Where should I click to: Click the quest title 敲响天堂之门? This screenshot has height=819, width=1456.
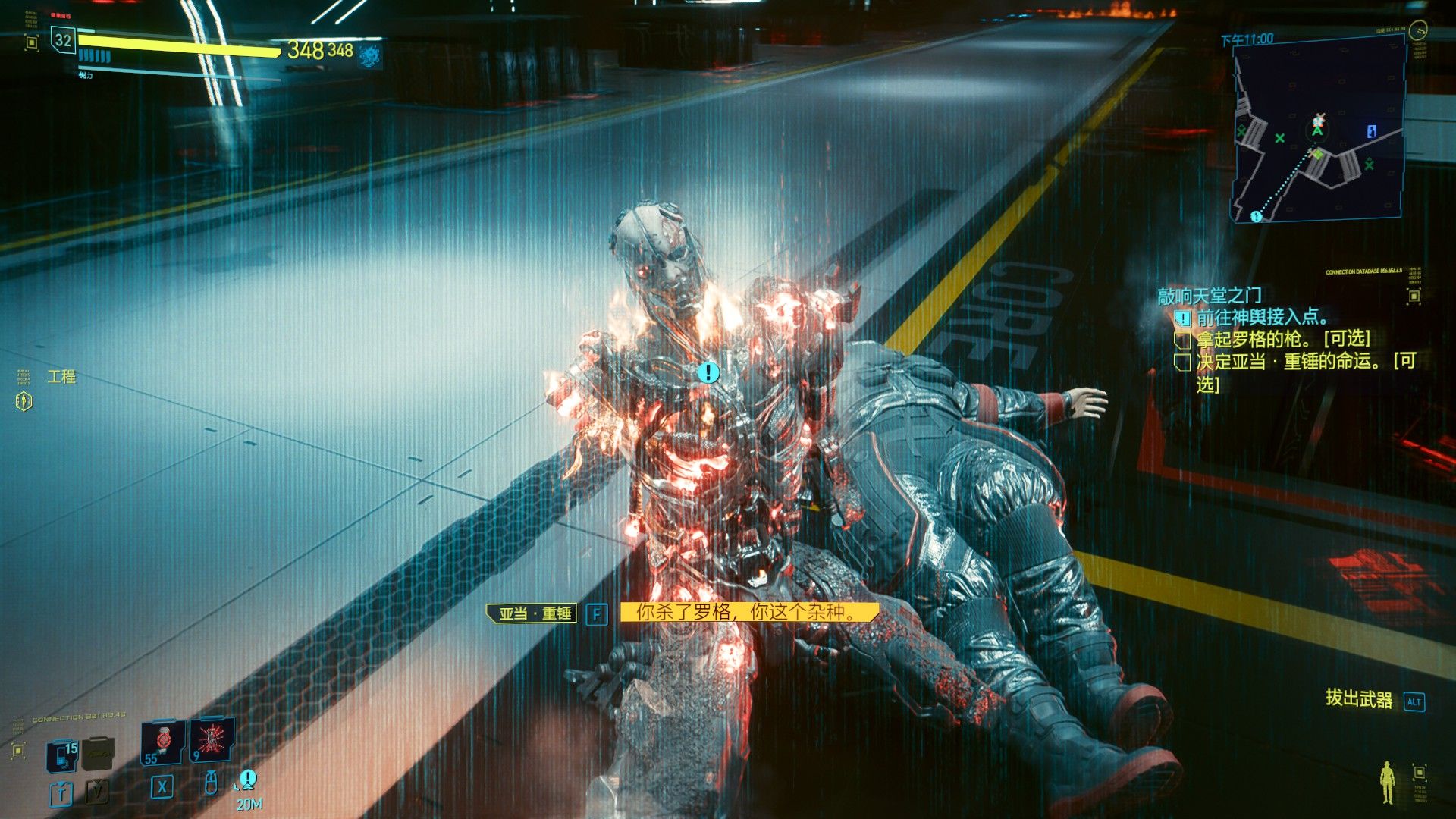pos(1210,296)
